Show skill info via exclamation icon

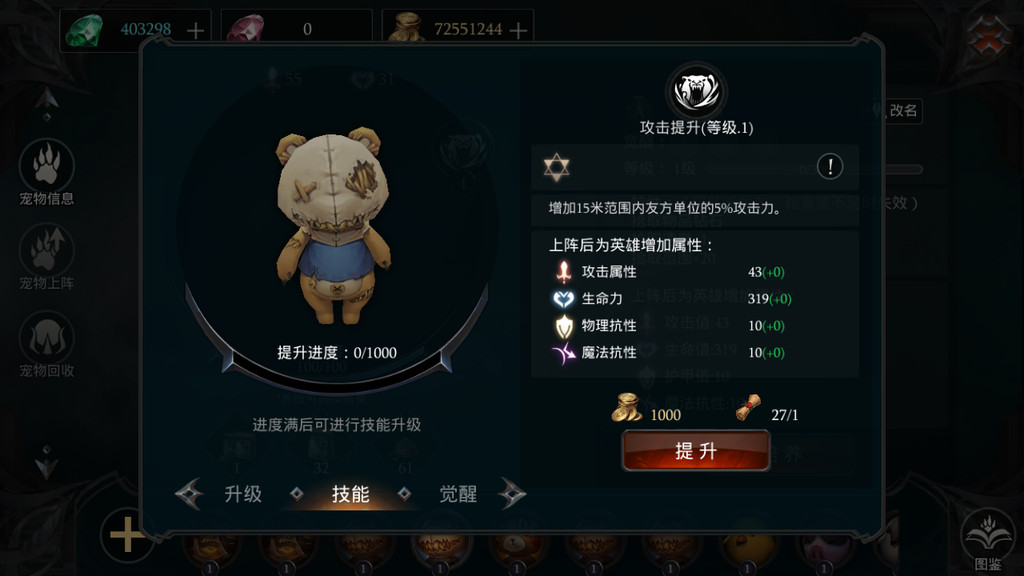(829, 167)
